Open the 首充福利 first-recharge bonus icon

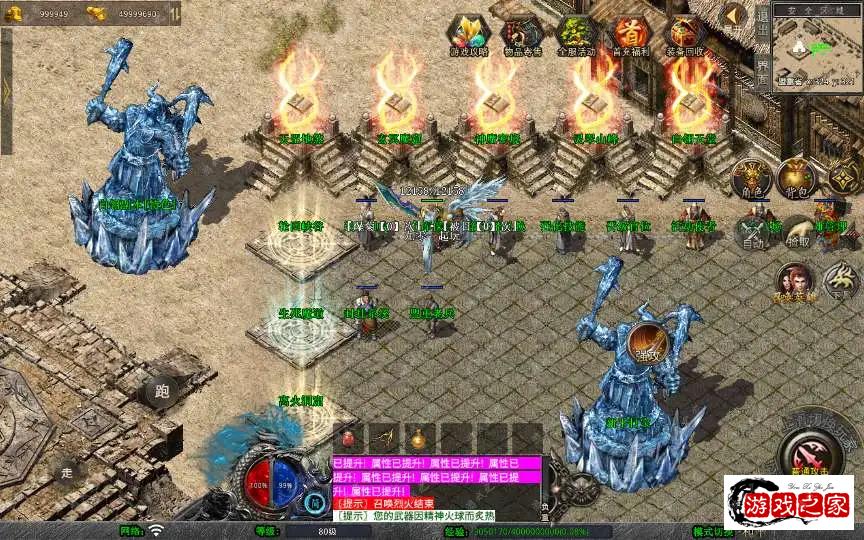click(629, 35)
